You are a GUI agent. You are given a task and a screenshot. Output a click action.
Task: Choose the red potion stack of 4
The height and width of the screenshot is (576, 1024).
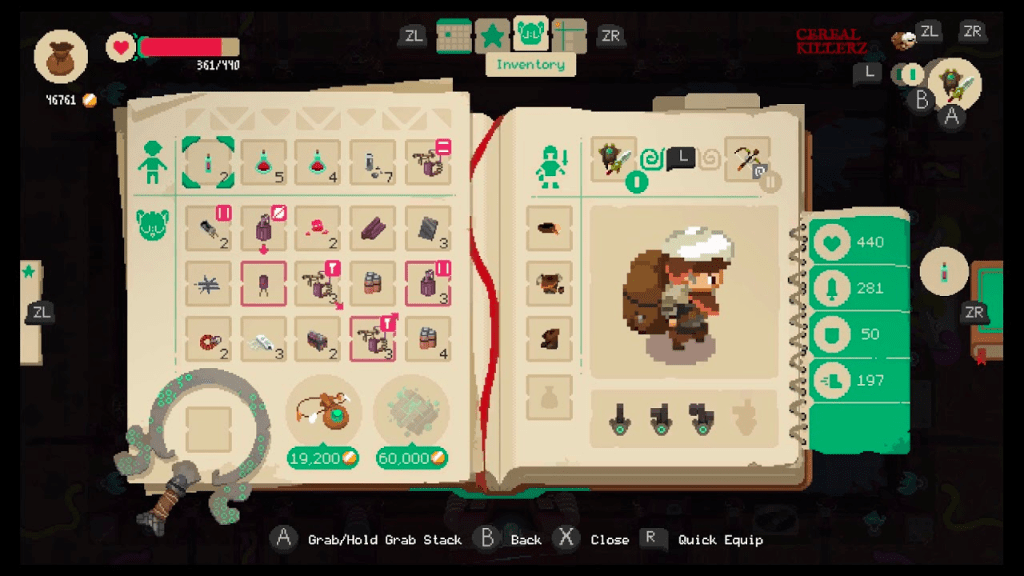coord(318,163)
